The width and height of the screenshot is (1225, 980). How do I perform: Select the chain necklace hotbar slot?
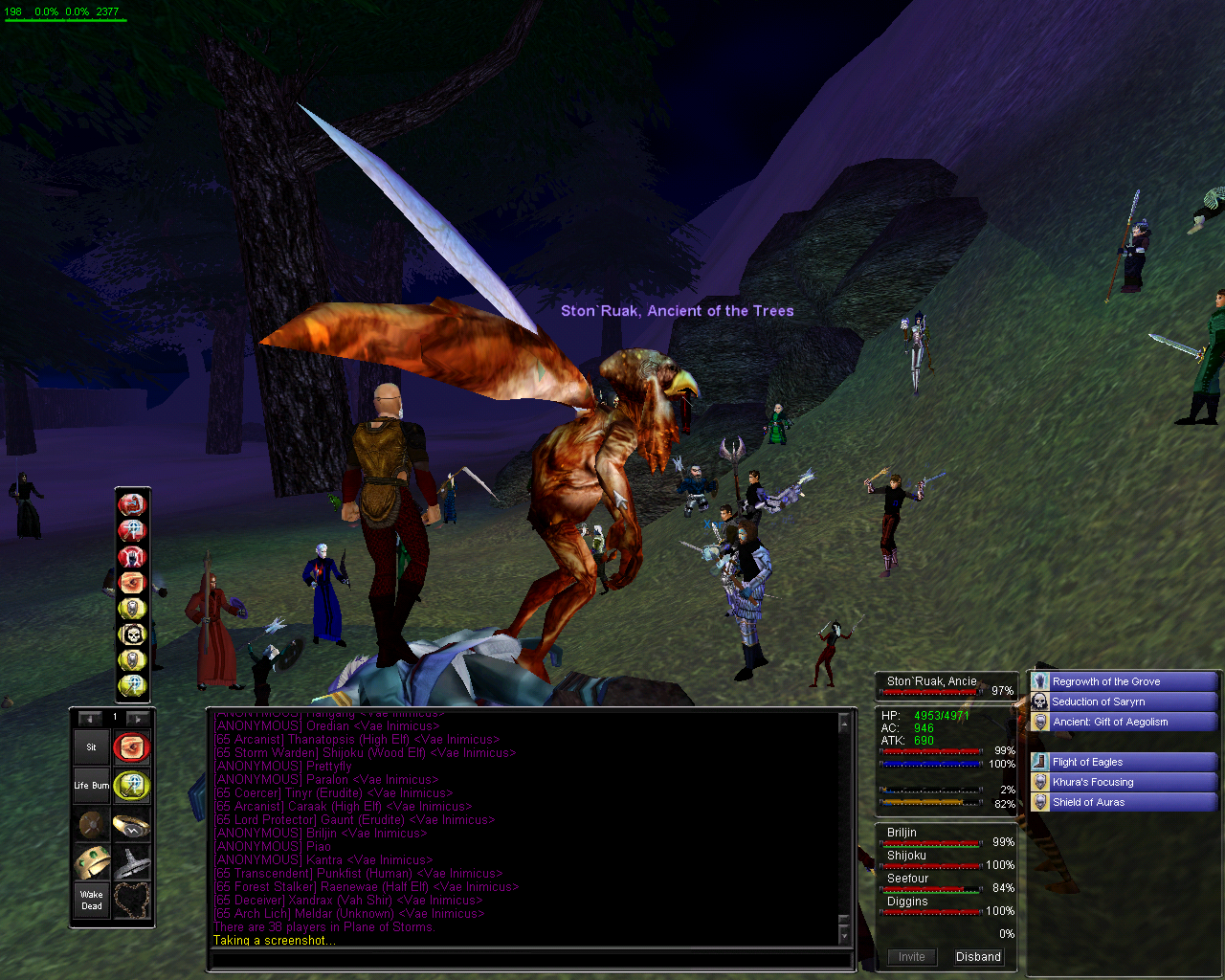pos(131,901)
